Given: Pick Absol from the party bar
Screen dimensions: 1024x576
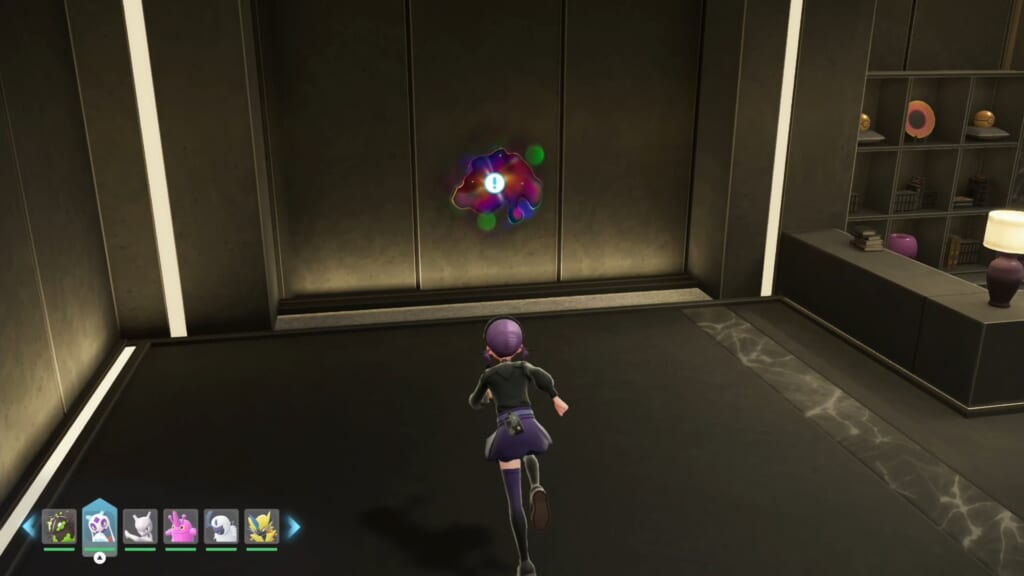Looking at the screenshot, I should coord(221,526).
